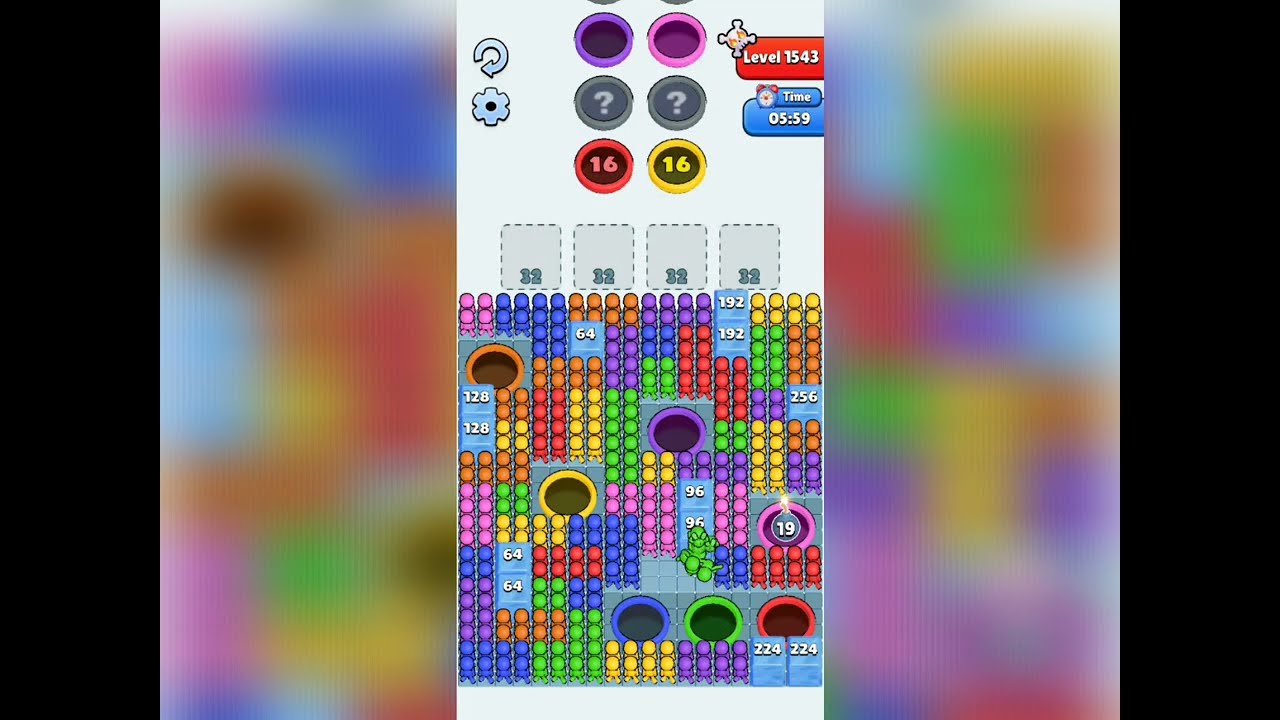Open the first empty 32 holding slot
Viewport: 1280px width, 720px height.
(x=529, y=257)
